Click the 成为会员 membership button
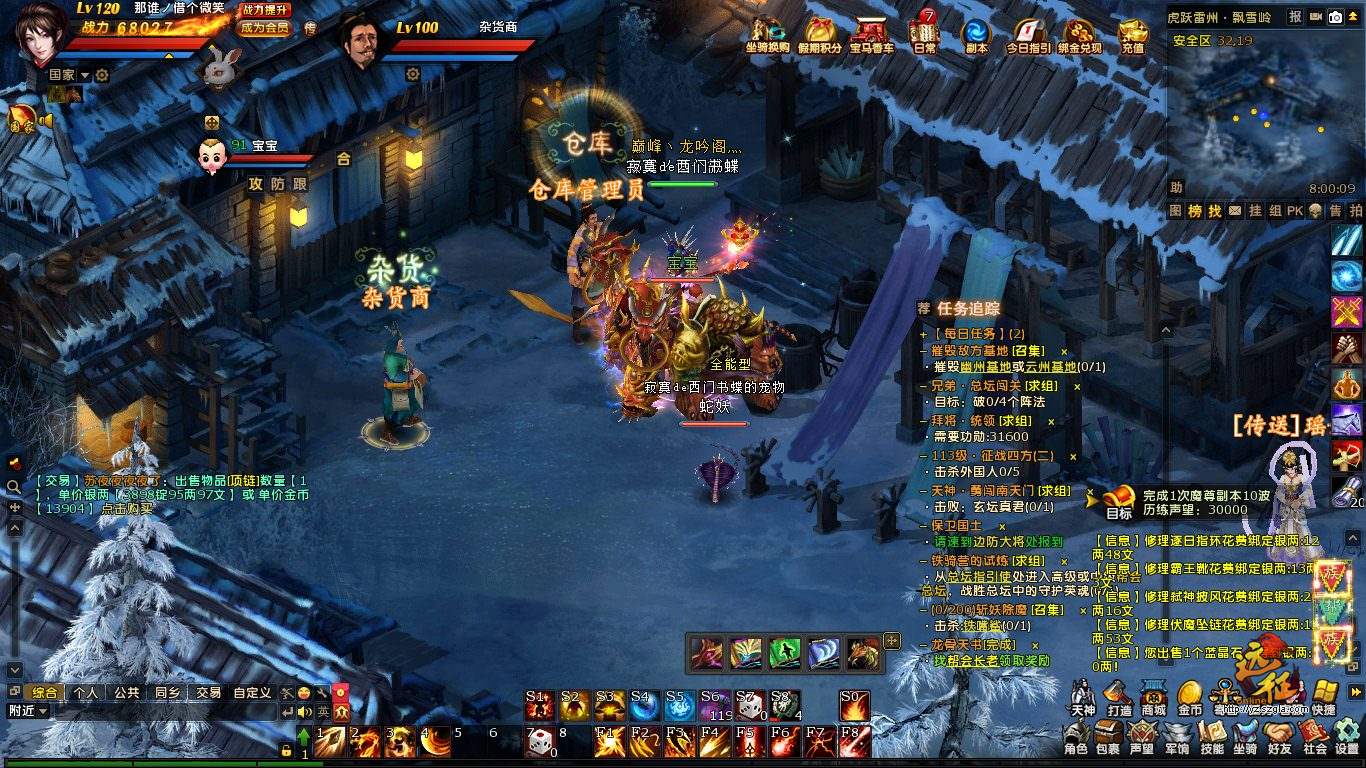Image resolution: width=1366 pixels, height=768 pixels. (x=265, y=28)
